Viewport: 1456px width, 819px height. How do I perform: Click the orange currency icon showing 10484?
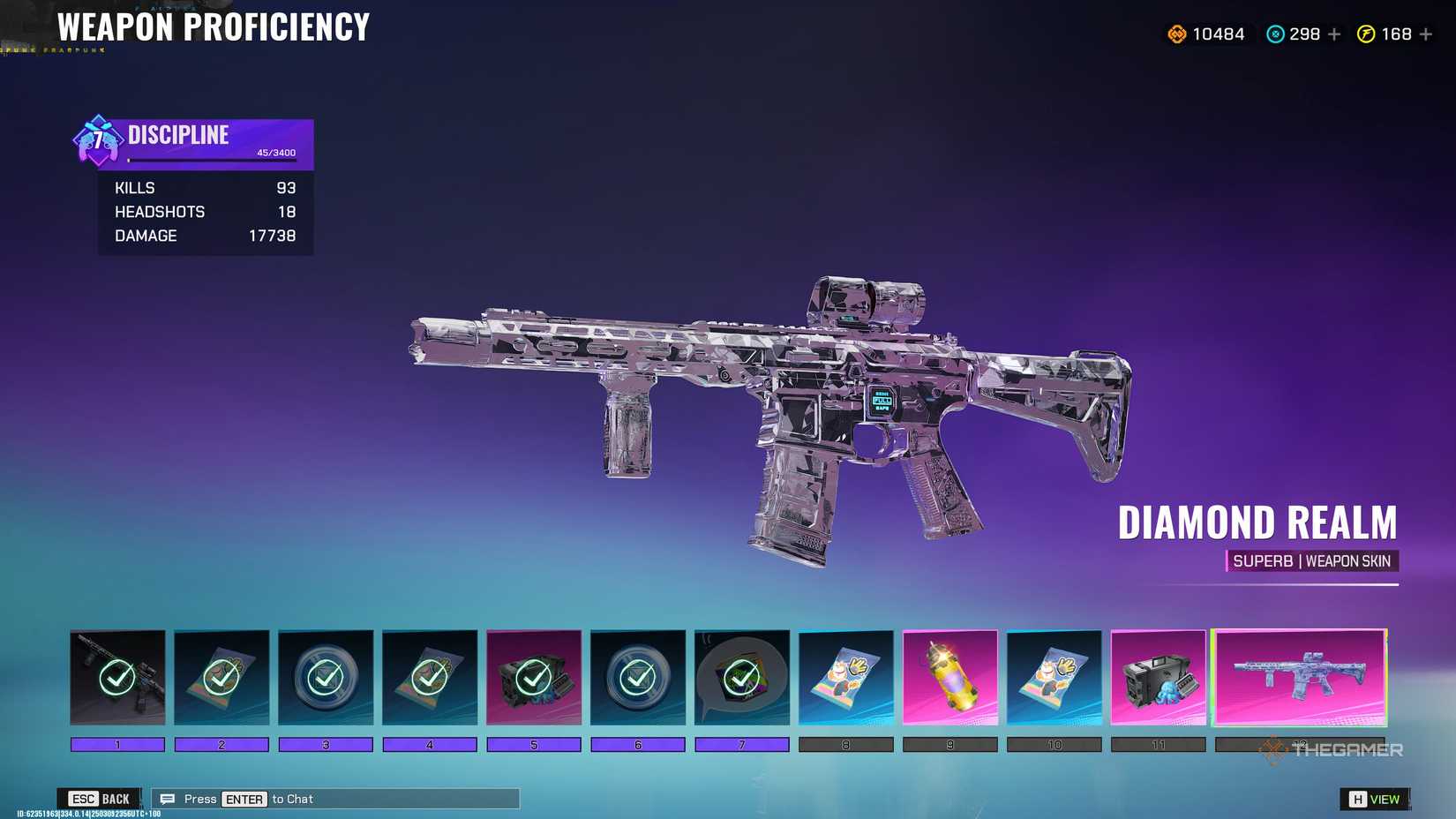point(1177,34)
